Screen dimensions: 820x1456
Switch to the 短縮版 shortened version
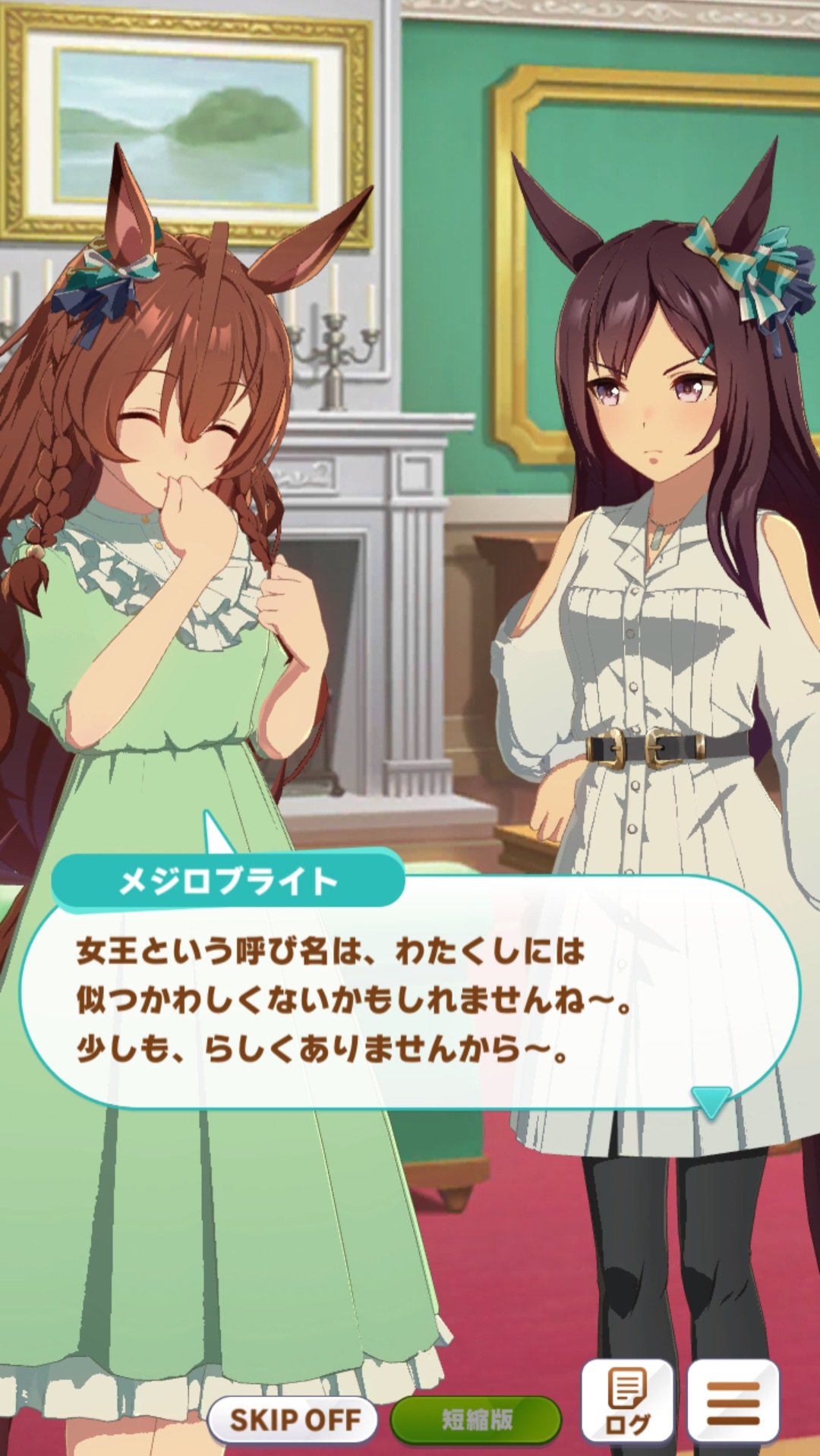point(476,1419)
